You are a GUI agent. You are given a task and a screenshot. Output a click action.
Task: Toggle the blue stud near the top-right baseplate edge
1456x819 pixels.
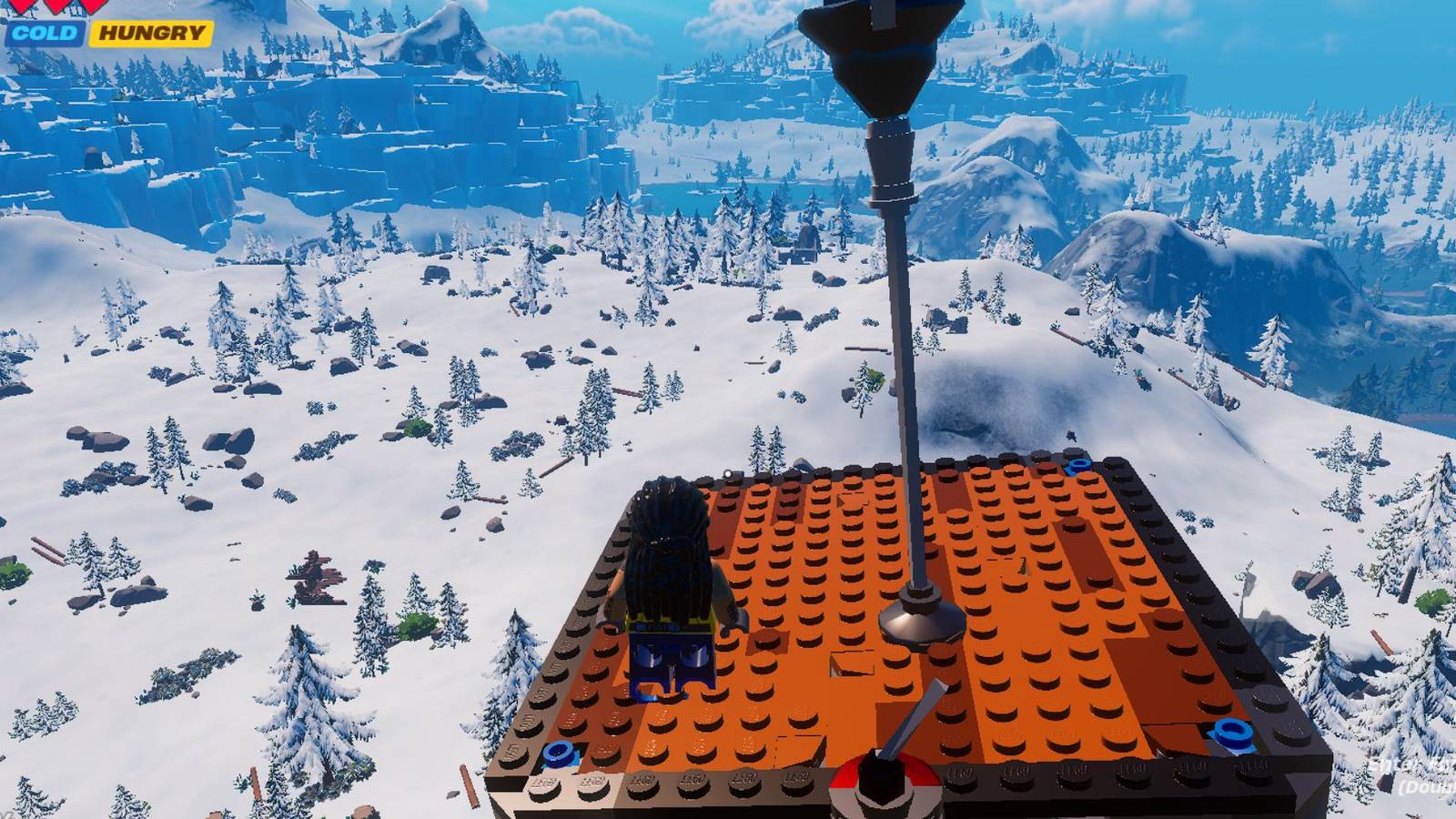1078,464
